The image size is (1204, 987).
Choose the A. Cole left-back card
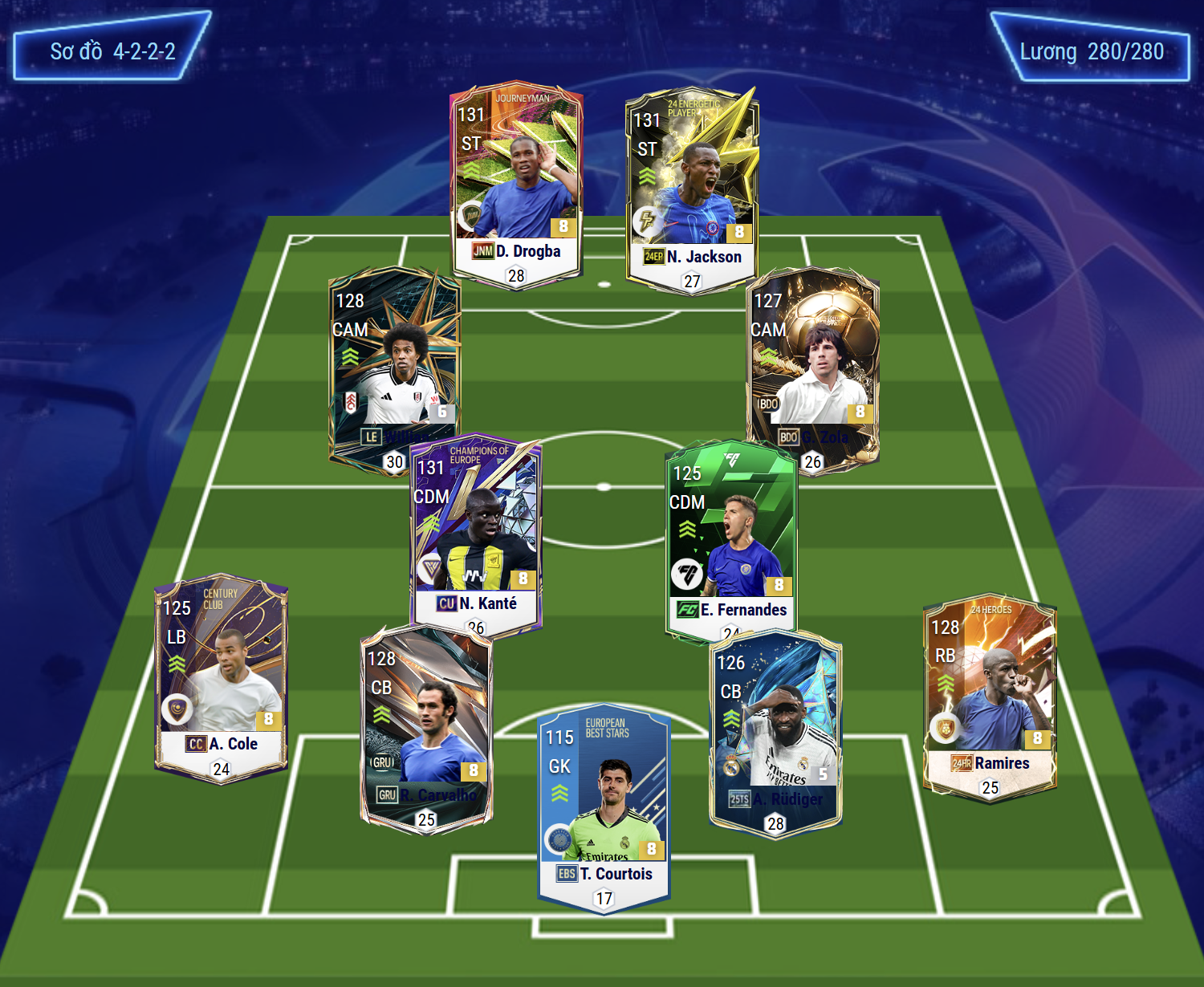[x=221, y=678]
